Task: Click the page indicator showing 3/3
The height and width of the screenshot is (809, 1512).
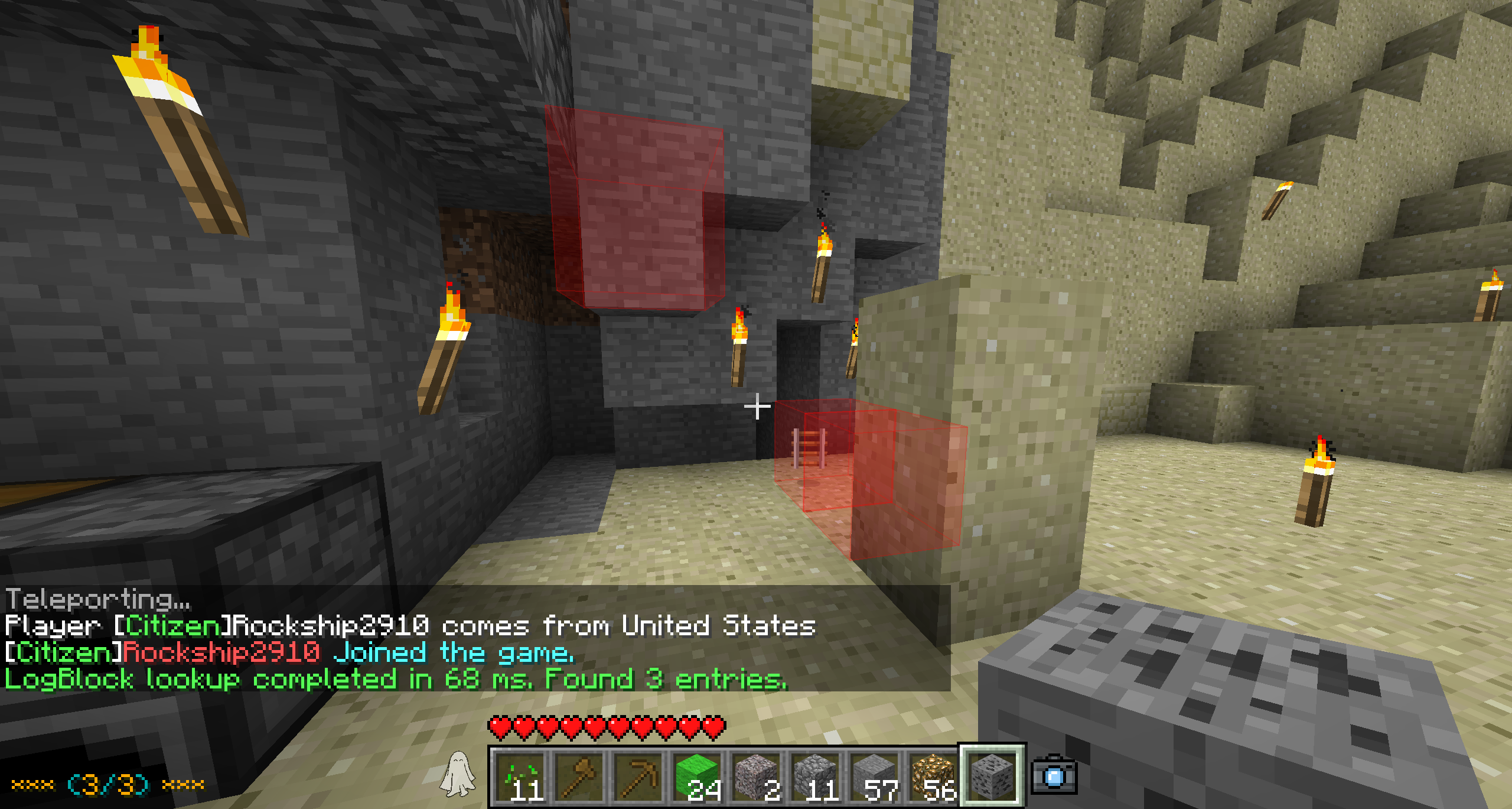Action: [108, 785]
